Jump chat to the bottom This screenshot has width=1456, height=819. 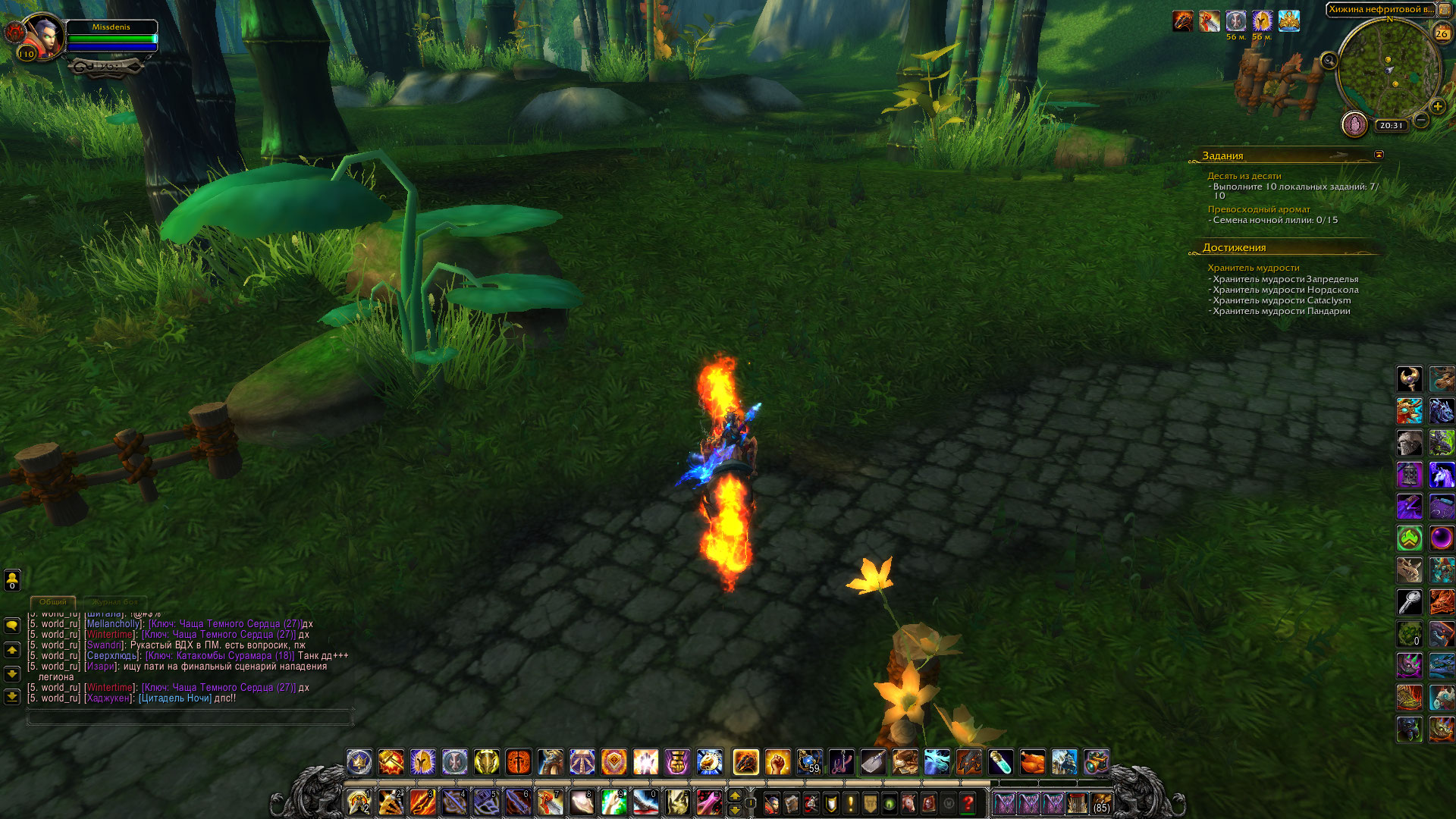pyautogui.click(x=12, y=696)
